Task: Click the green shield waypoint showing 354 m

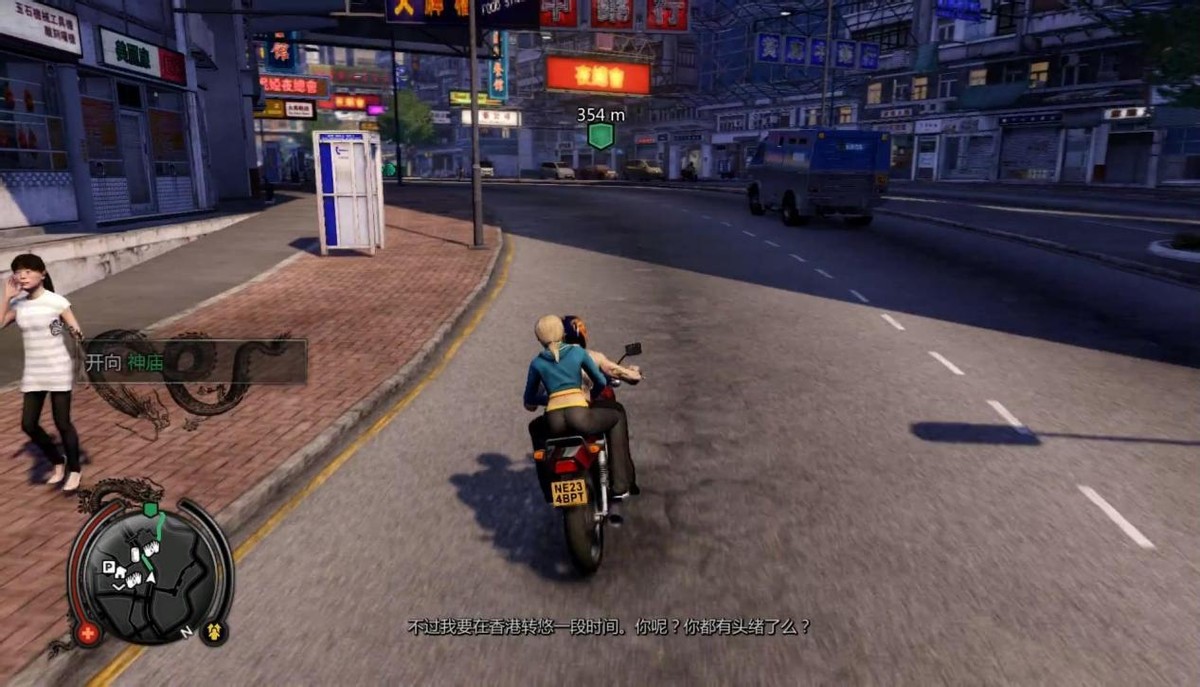Action: [x=600, y=135]
